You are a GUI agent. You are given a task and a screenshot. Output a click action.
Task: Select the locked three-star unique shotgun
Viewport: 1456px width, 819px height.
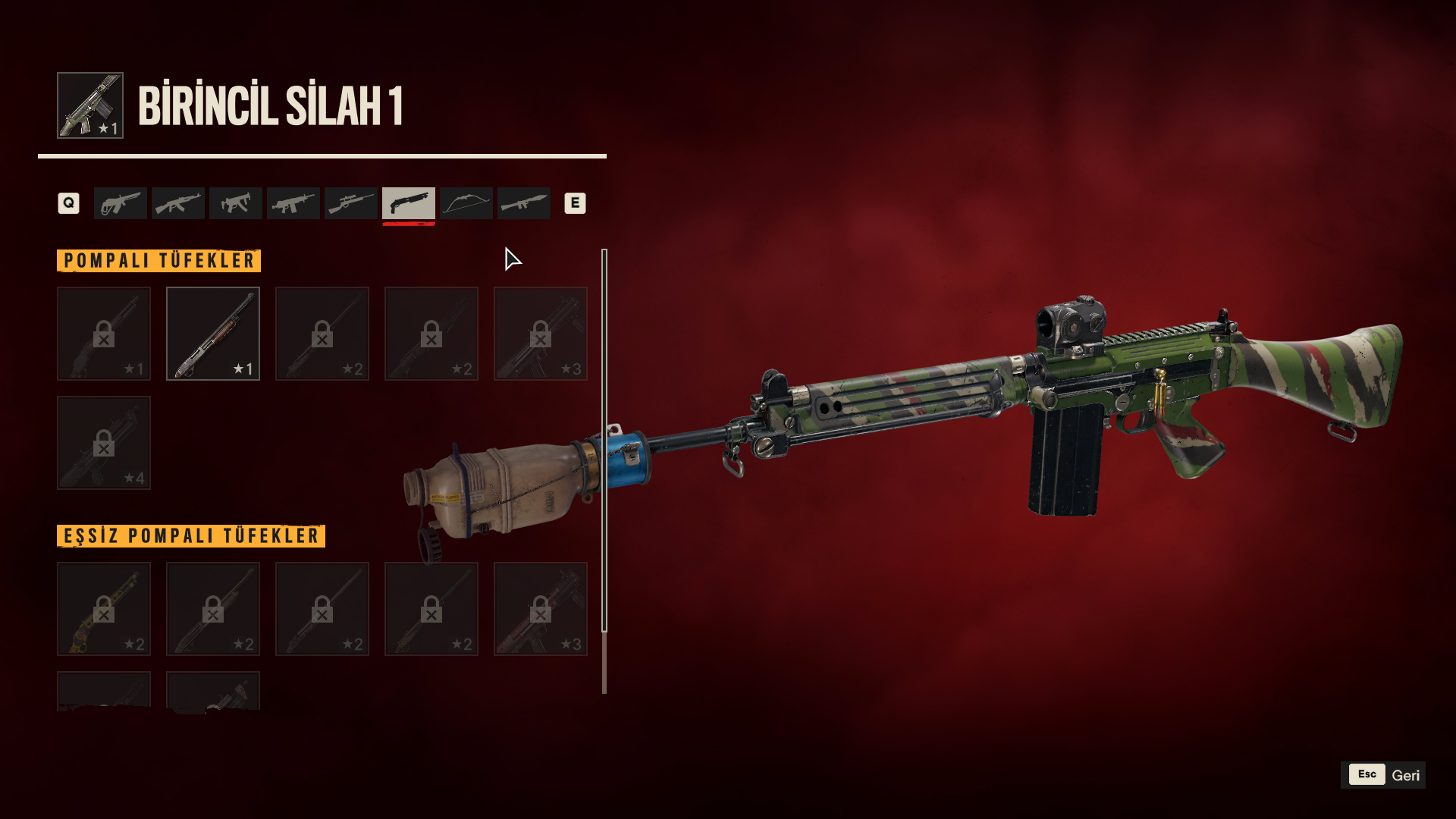541,609
